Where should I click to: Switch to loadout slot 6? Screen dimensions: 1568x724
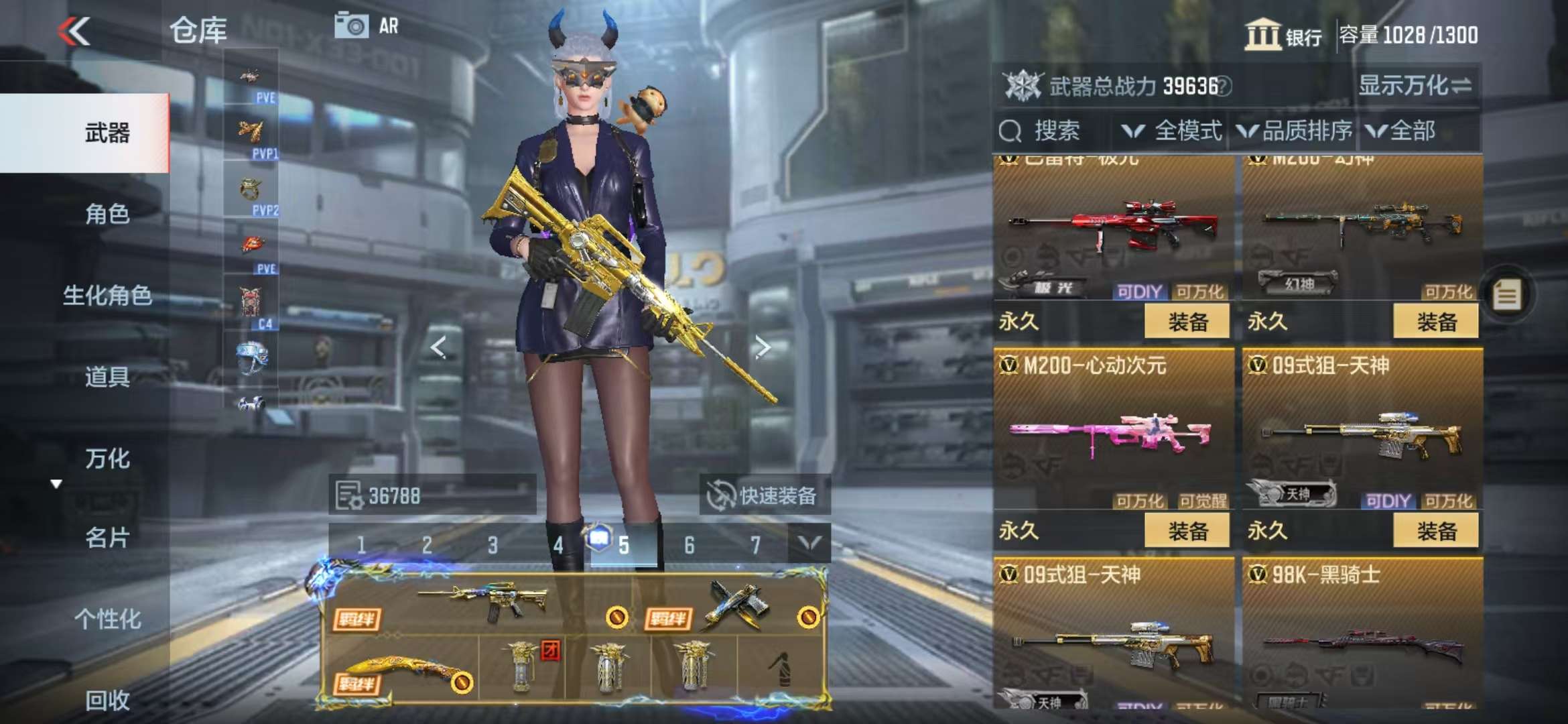coord(689,545)
